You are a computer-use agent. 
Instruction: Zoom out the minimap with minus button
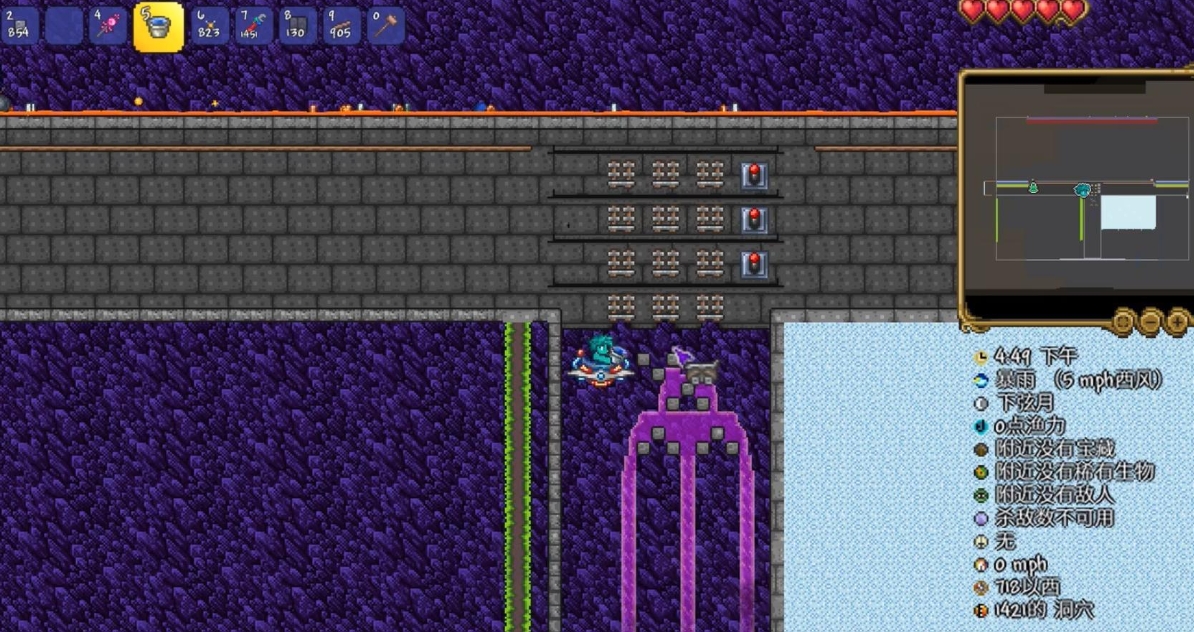[x=1151, y=321]
